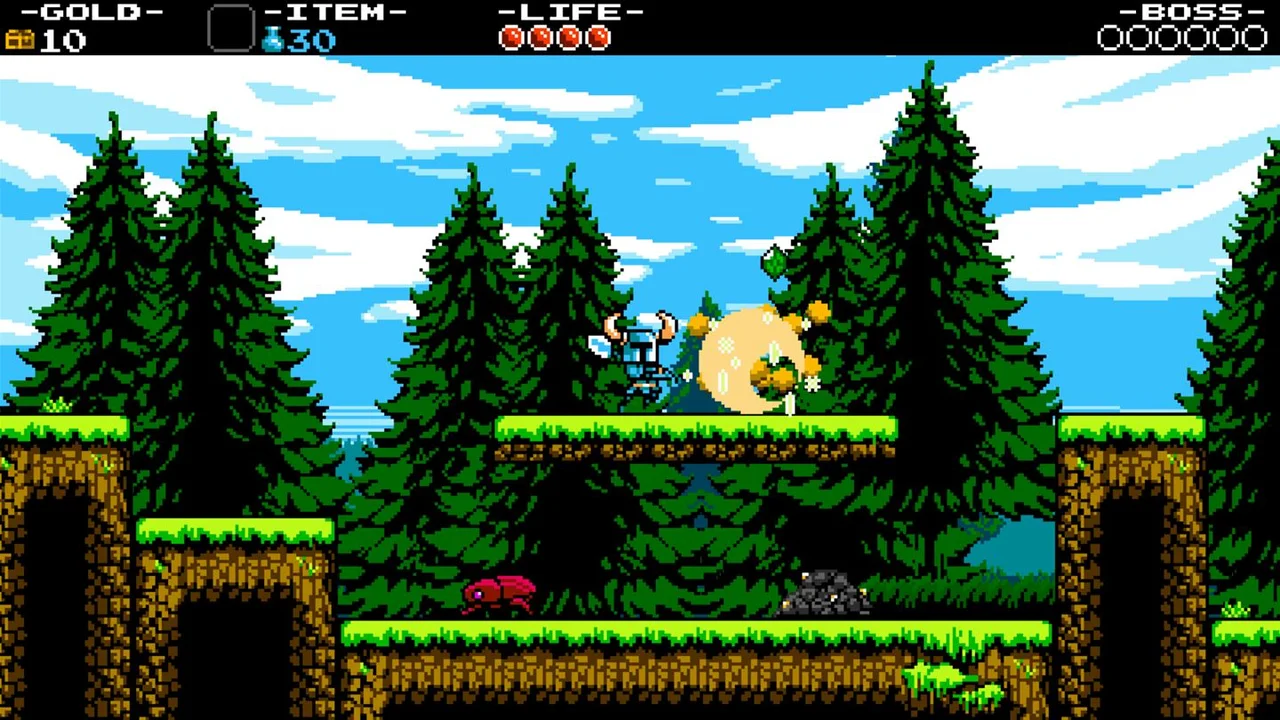Click the first red health gem
The width and height of the screenshot is (1280, 720).
[x=509, y=38]
